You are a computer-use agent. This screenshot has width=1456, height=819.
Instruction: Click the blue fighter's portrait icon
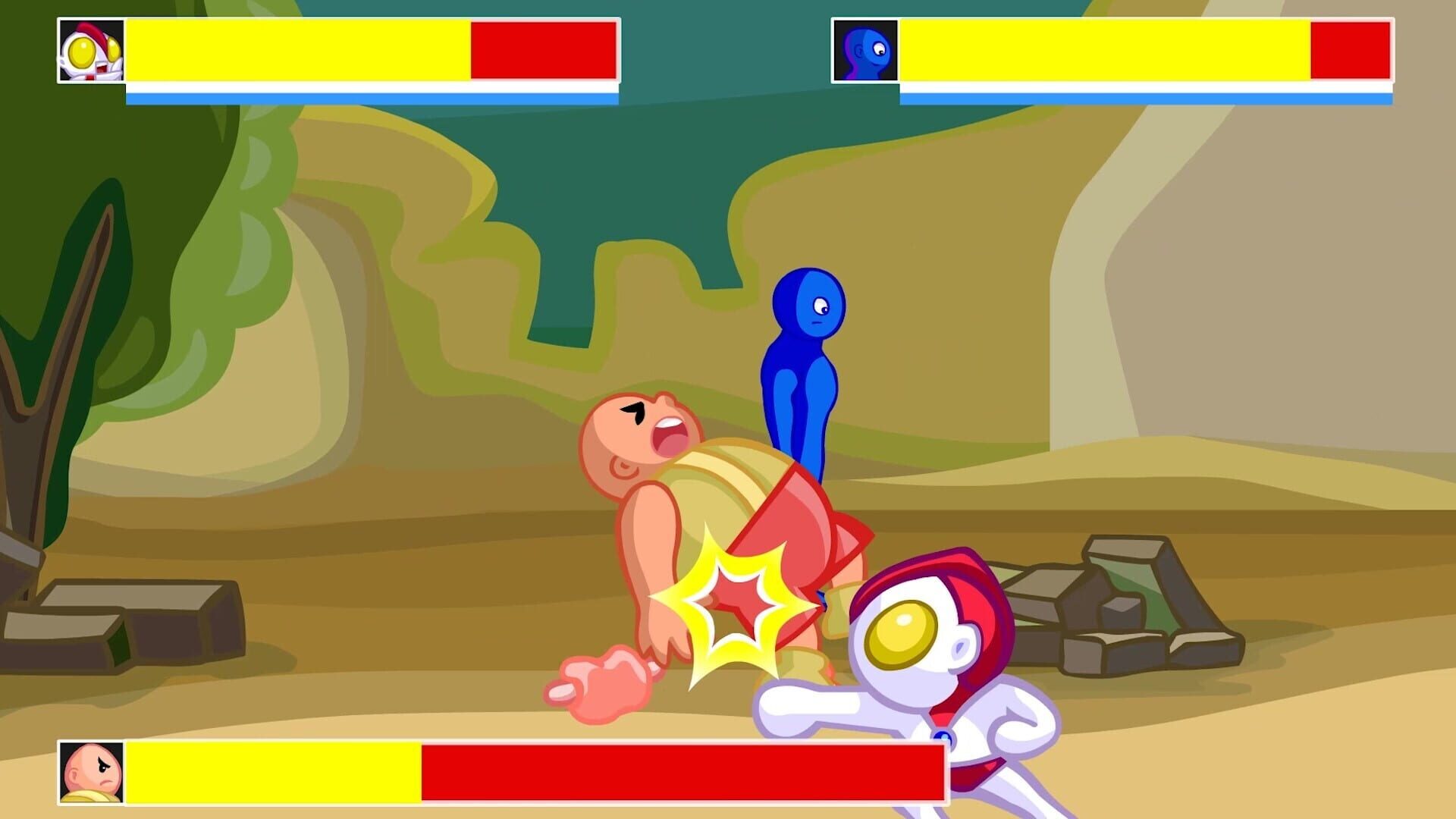pos(865,50)
